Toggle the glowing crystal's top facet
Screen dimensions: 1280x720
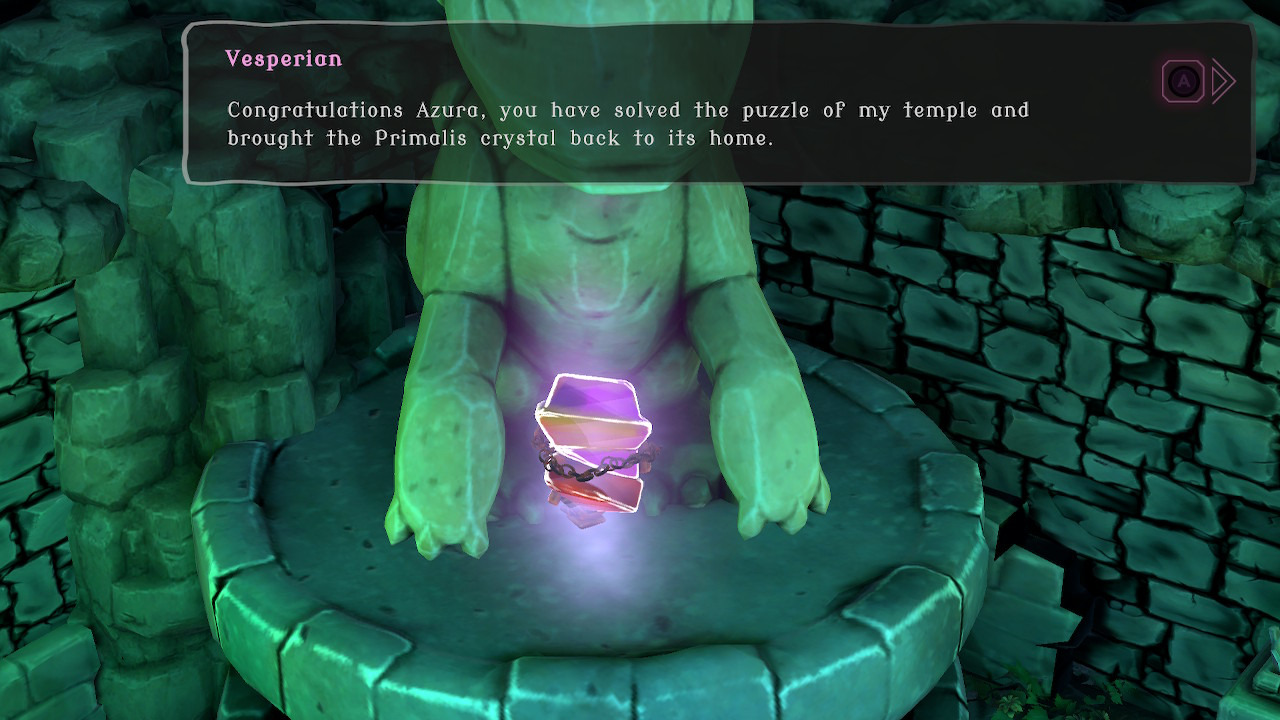[x=590, y=395]
